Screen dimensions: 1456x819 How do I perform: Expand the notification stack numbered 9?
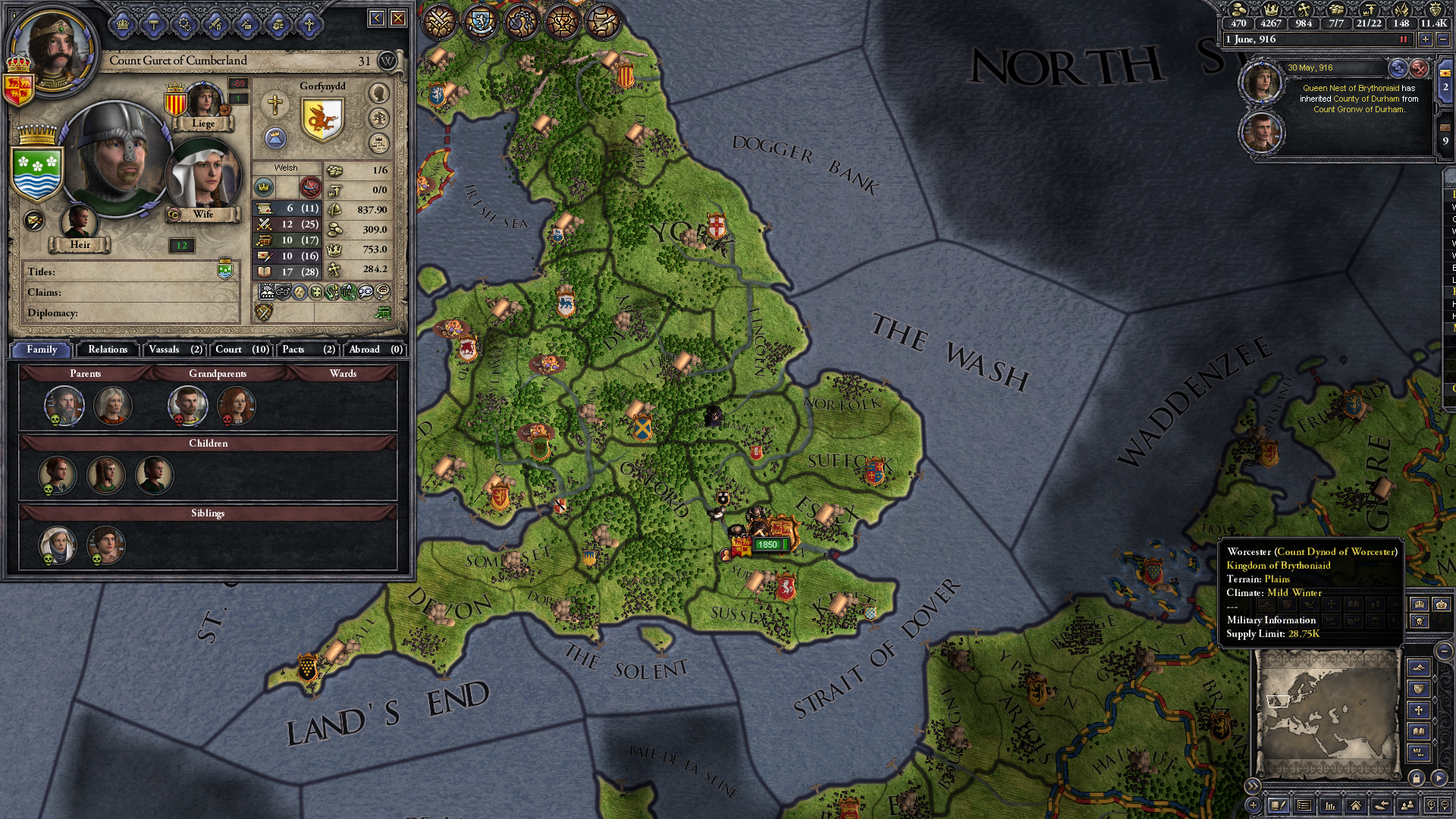pyautogui.click(x=1445, y=141)
